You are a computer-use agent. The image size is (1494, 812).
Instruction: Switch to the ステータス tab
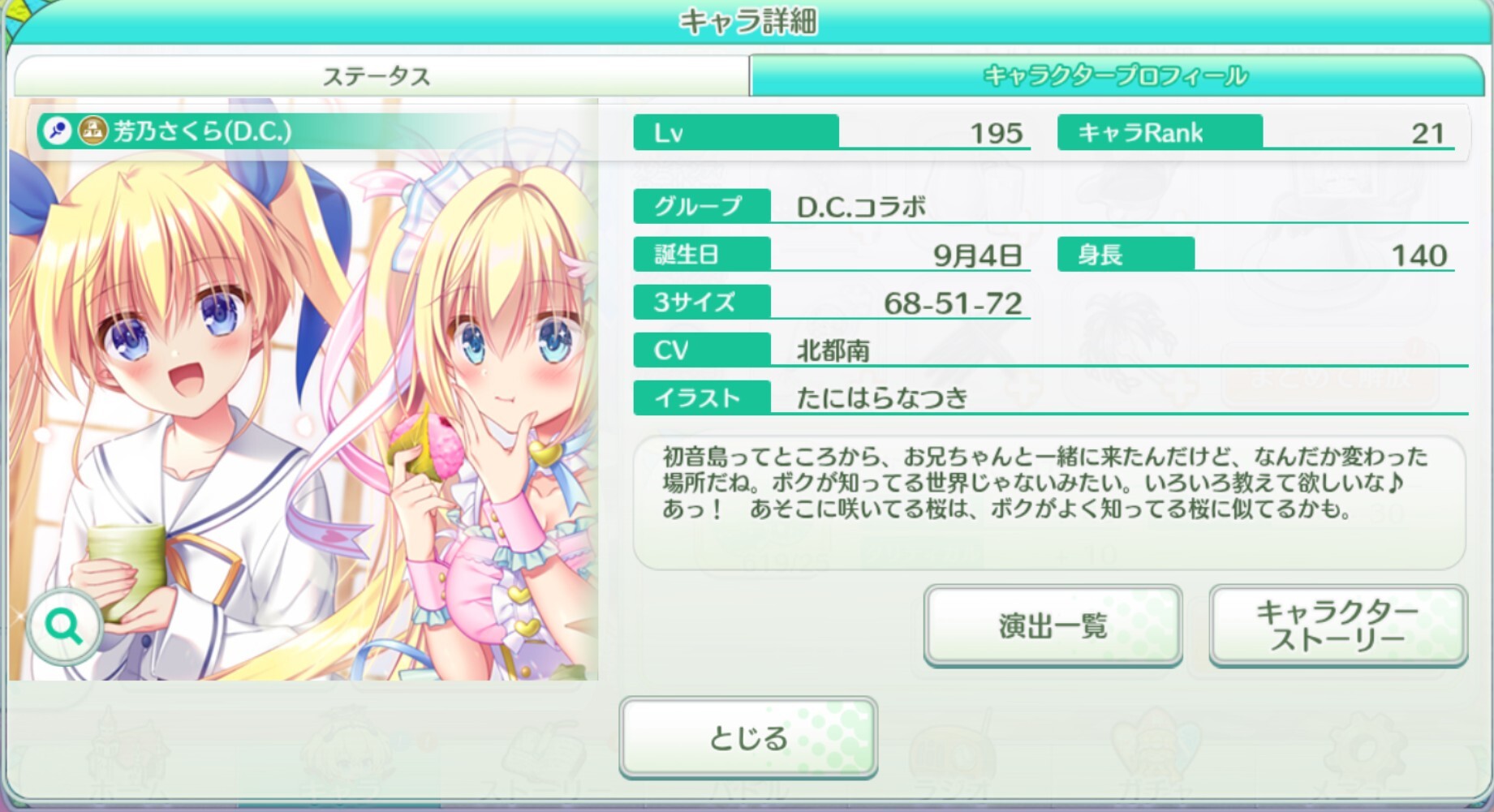[377, 76]
